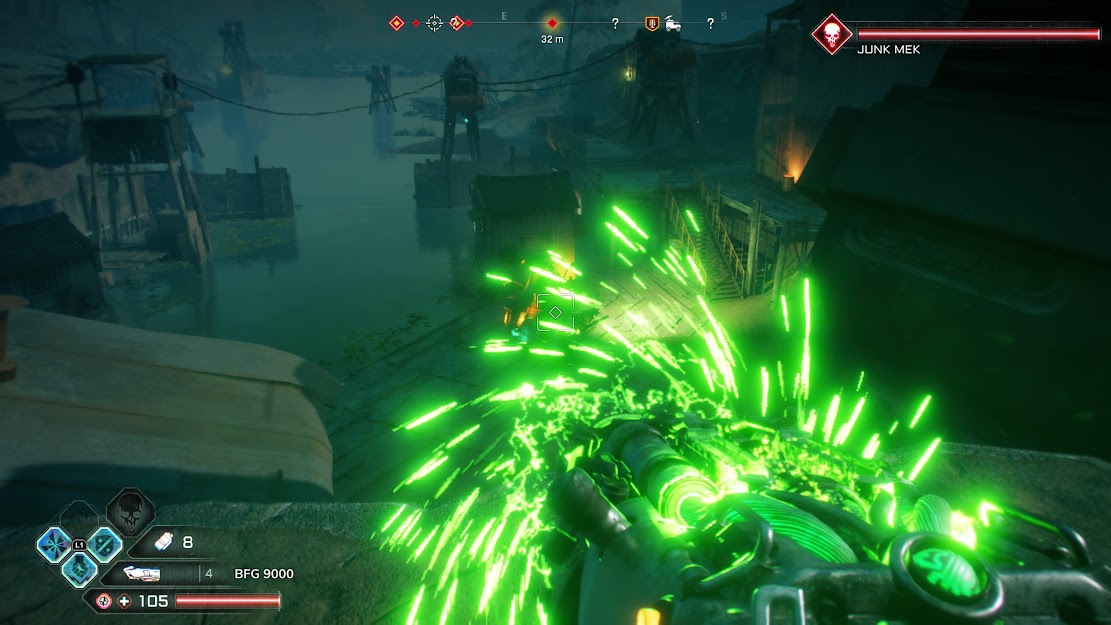Select the red shield emblem compass marker
1111x625 pixels.
pos(652,23)
